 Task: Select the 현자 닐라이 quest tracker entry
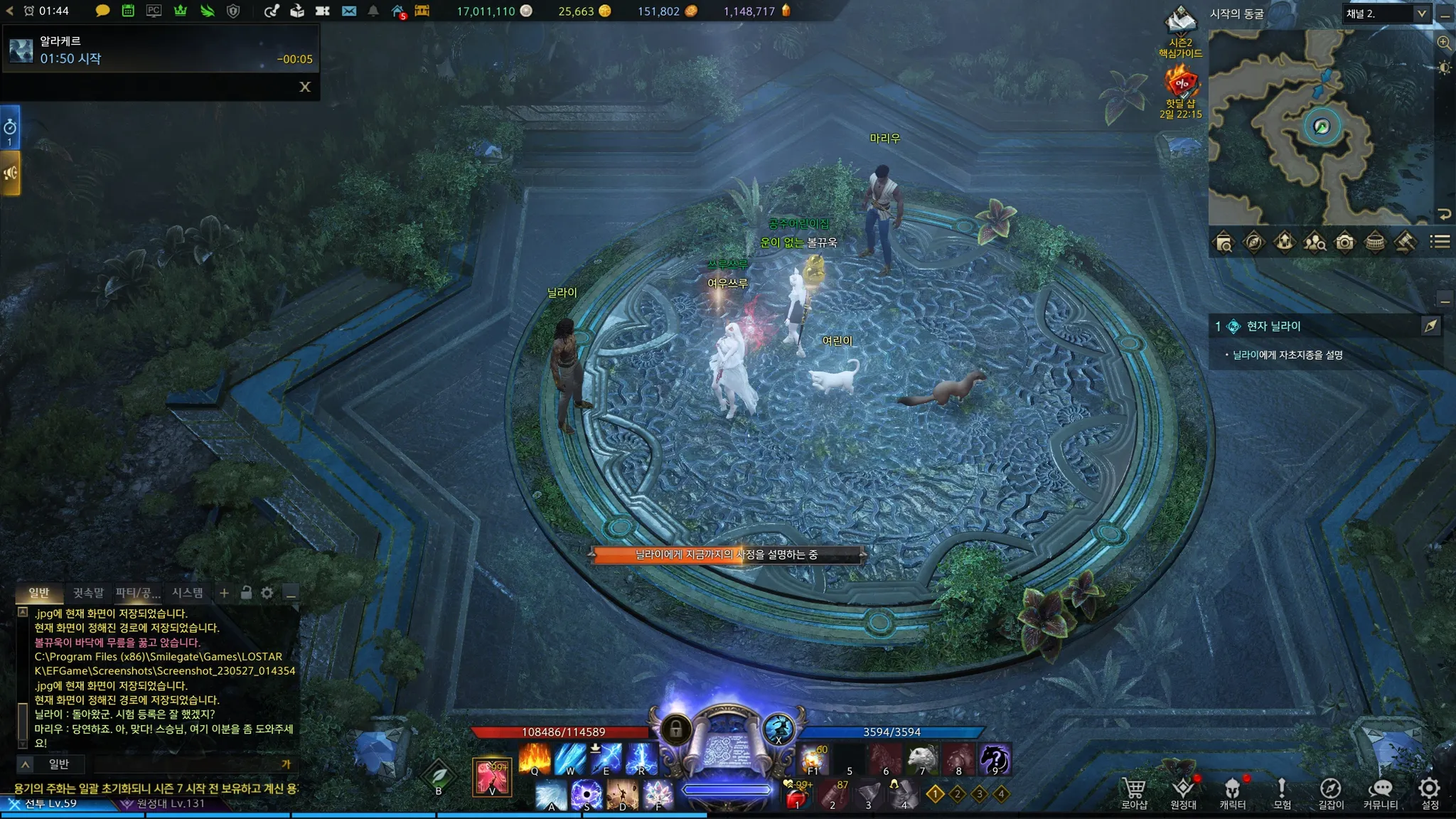coord(1273,326)
